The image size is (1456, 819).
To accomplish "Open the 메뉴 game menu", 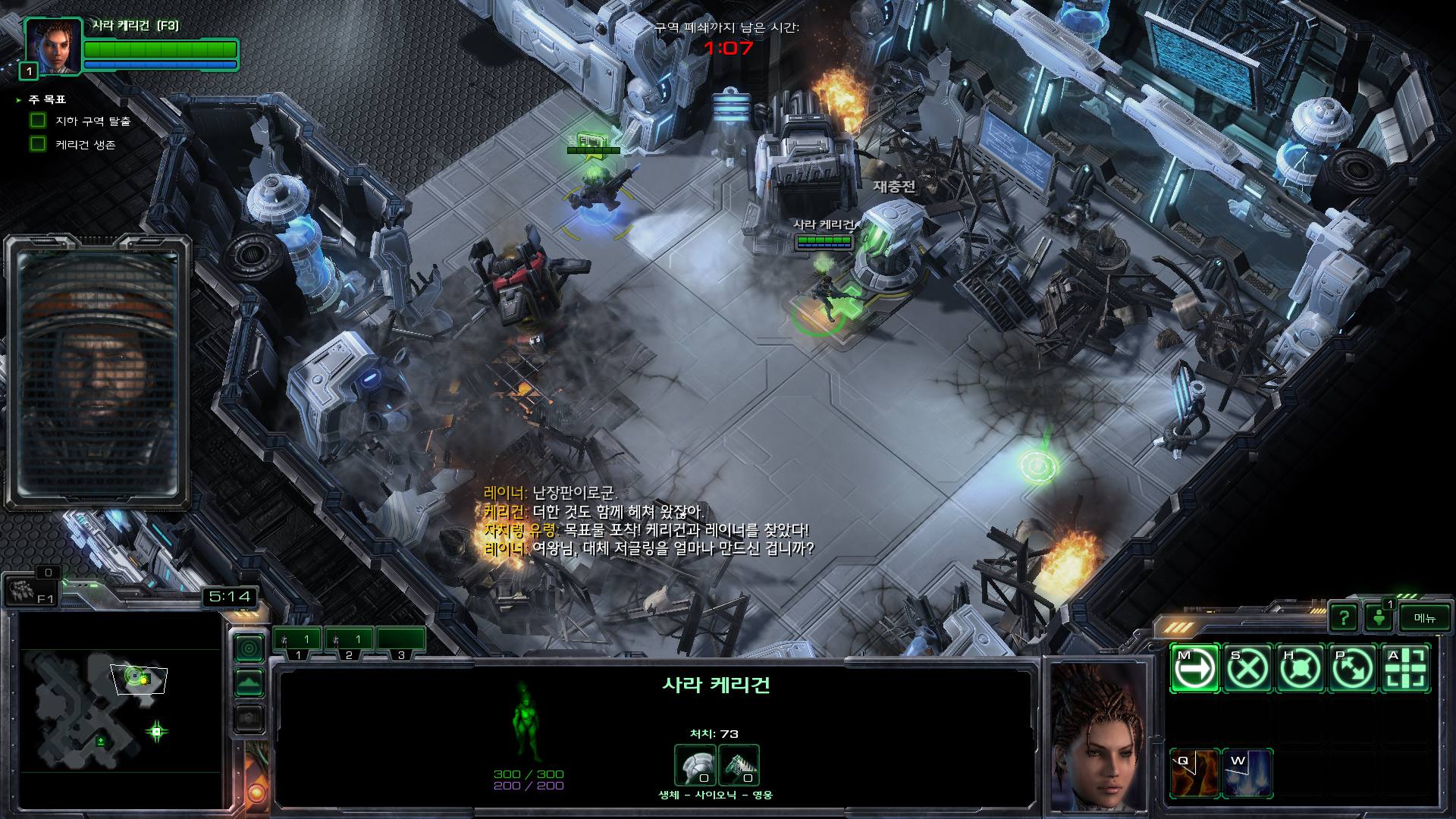I will pos(1424,618).
